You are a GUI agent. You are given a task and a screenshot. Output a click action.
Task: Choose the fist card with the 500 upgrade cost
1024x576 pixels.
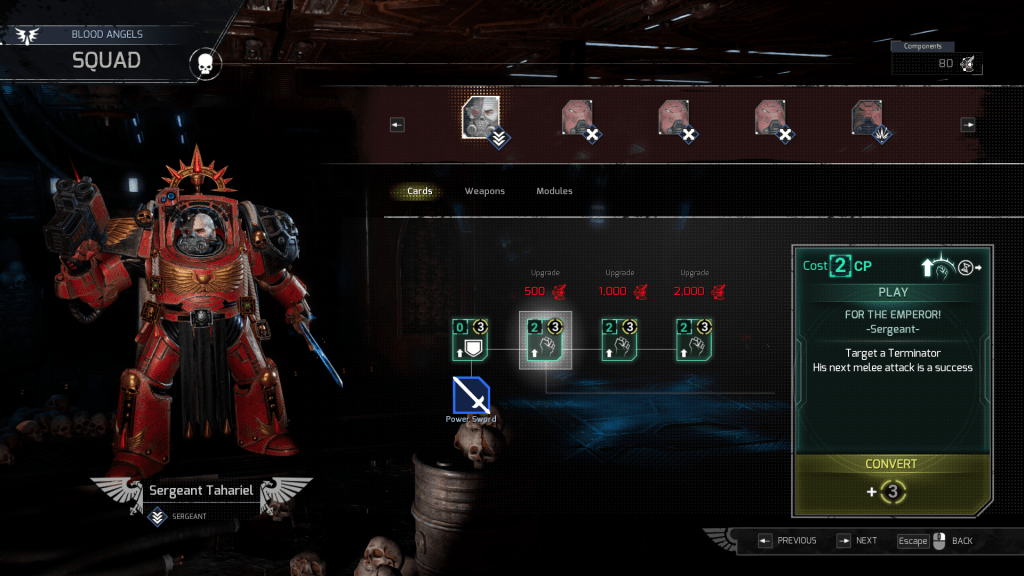tap(544, 339)
